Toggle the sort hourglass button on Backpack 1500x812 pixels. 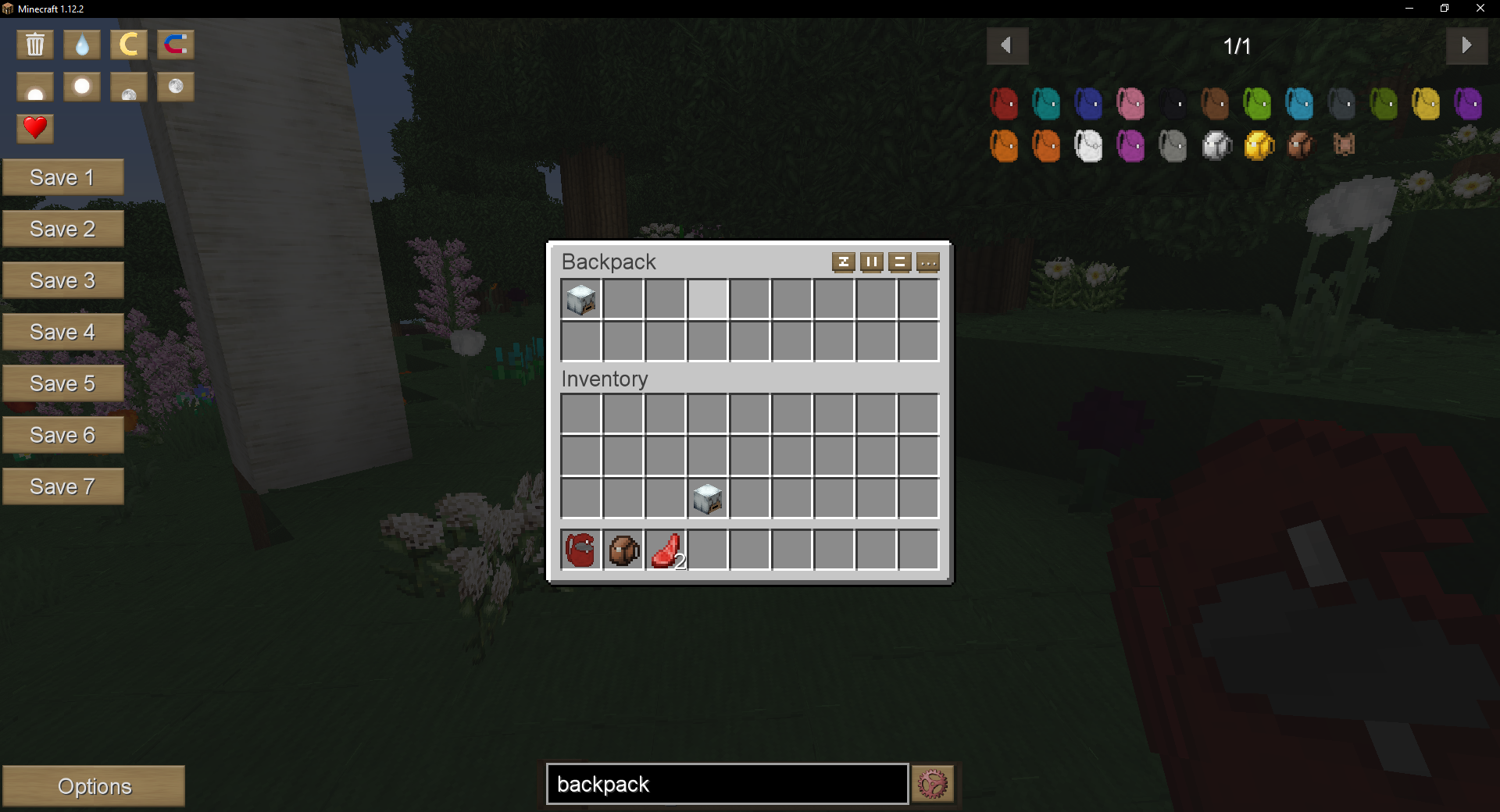[844, 262]
